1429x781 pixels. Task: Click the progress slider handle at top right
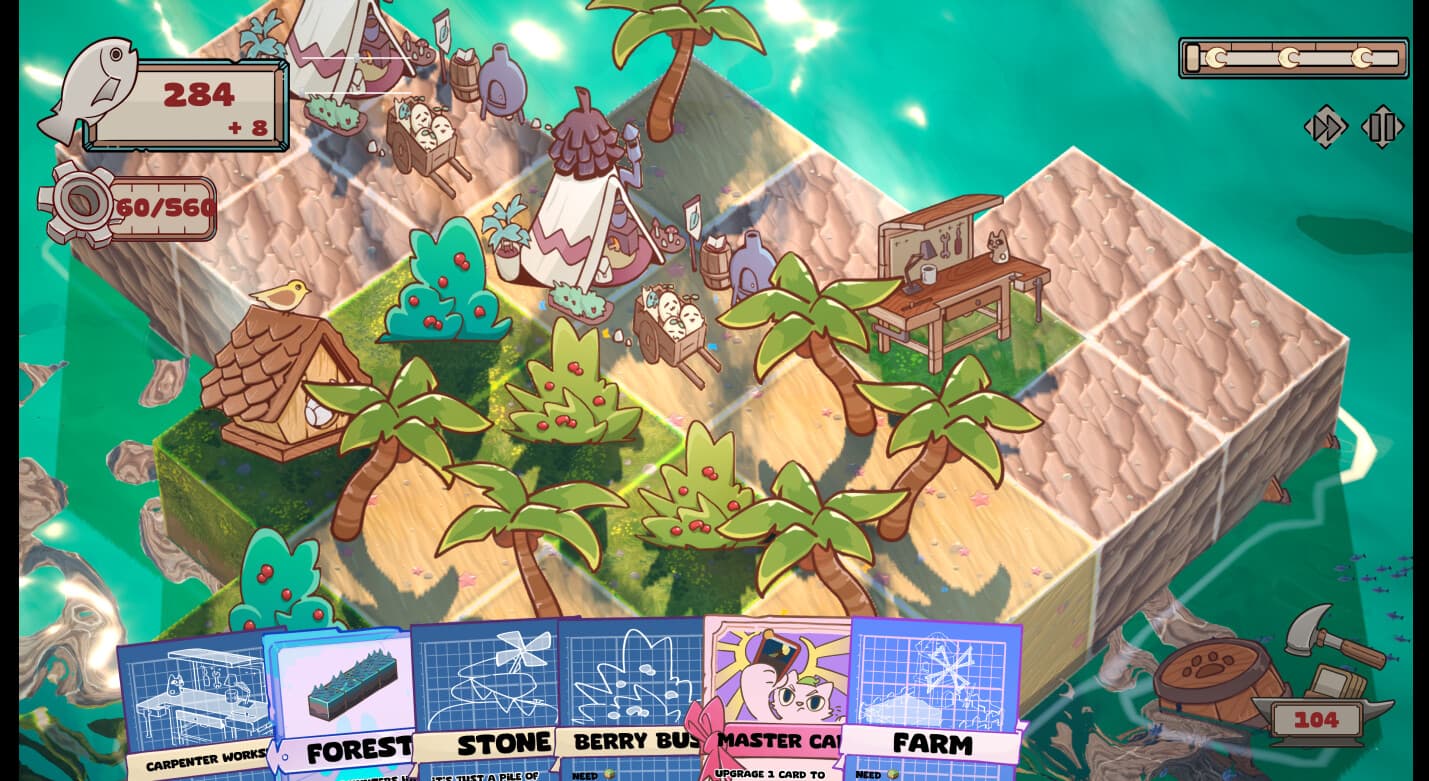tap(1193, 58)
